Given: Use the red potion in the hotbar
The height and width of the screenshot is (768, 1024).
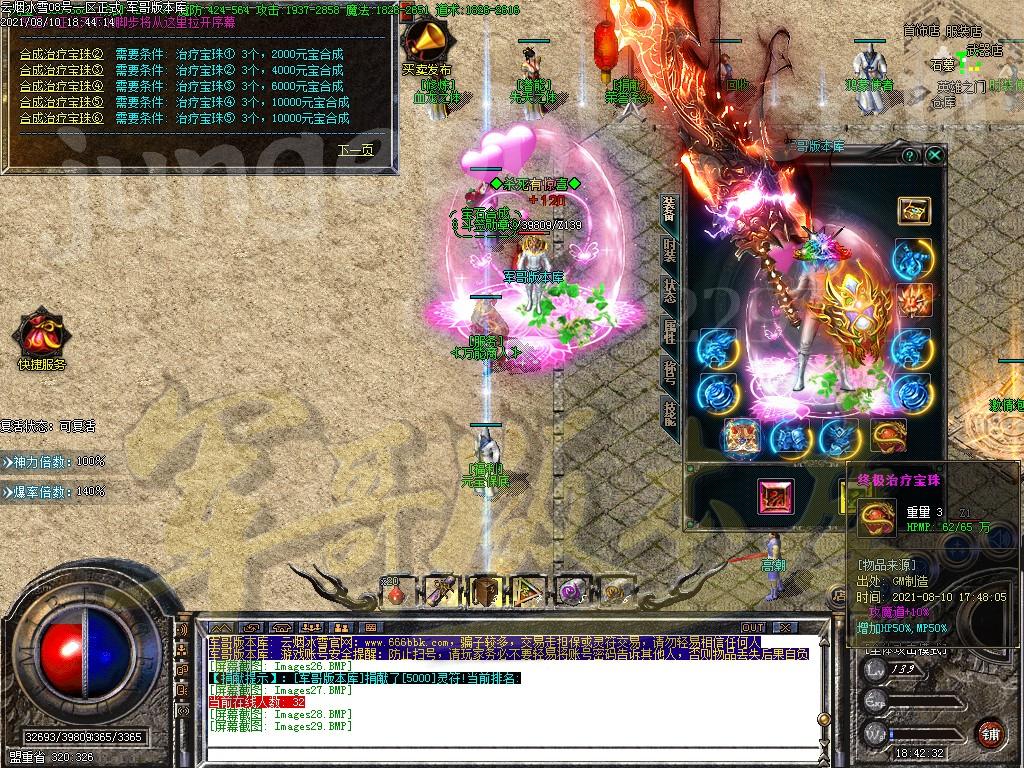Looking at the screenshot, I should pyautogui.click(x=397, y=591).
